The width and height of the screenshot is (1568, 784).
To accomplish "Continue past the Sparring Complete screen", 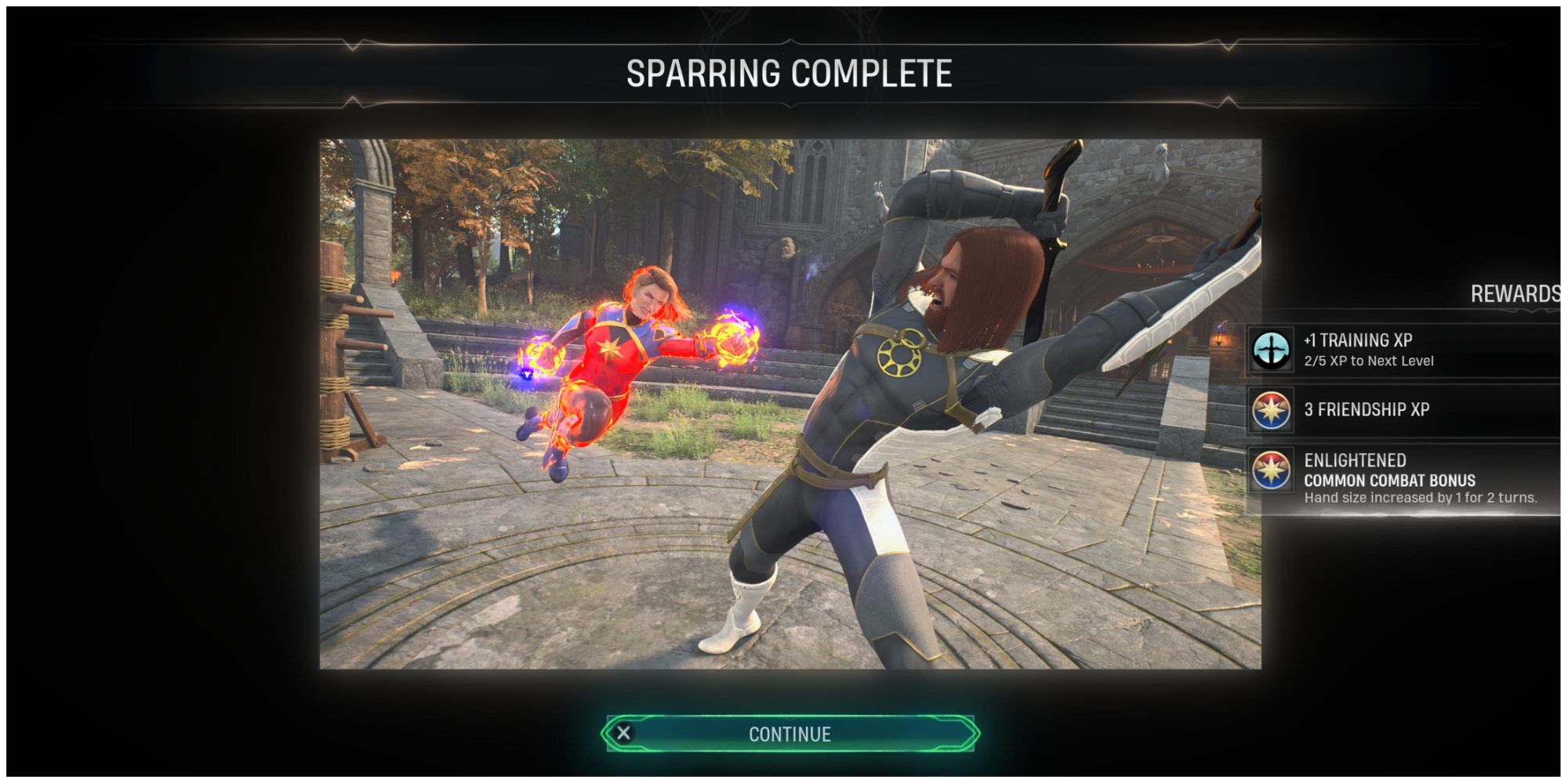I will click(789, 734).
